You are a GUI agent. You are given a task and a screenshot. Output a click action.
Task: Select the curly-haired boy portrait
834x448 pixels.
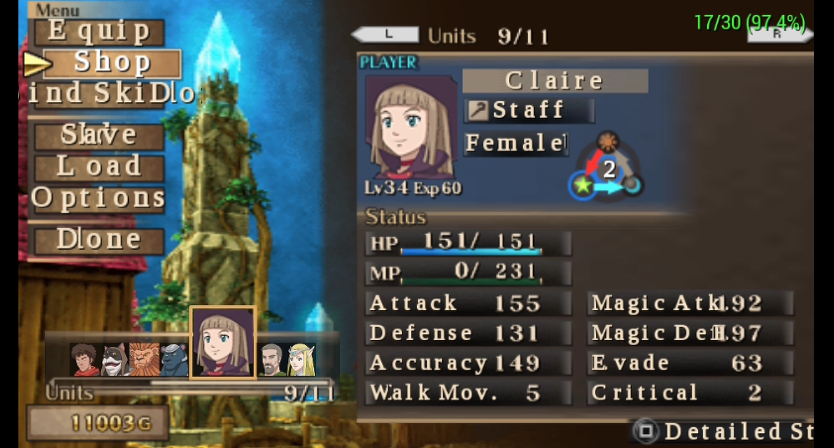(x=85, y=360)
